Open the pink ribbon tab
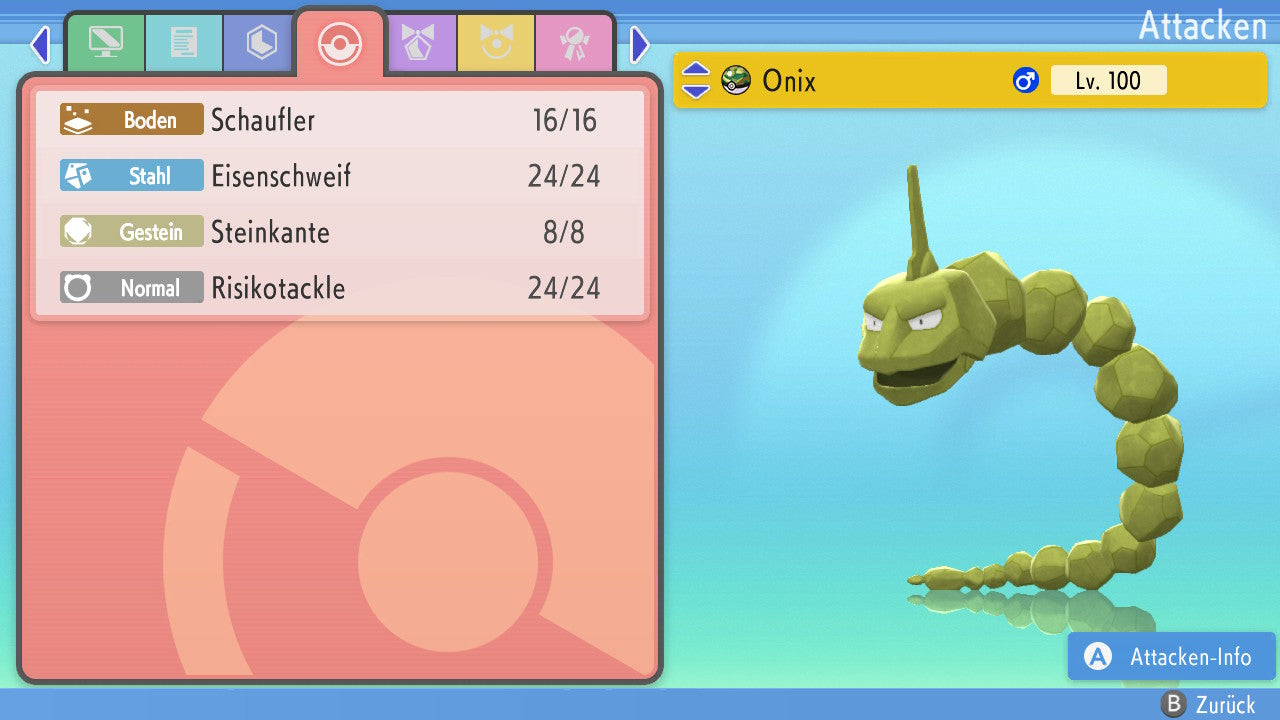 coord(574,43)
